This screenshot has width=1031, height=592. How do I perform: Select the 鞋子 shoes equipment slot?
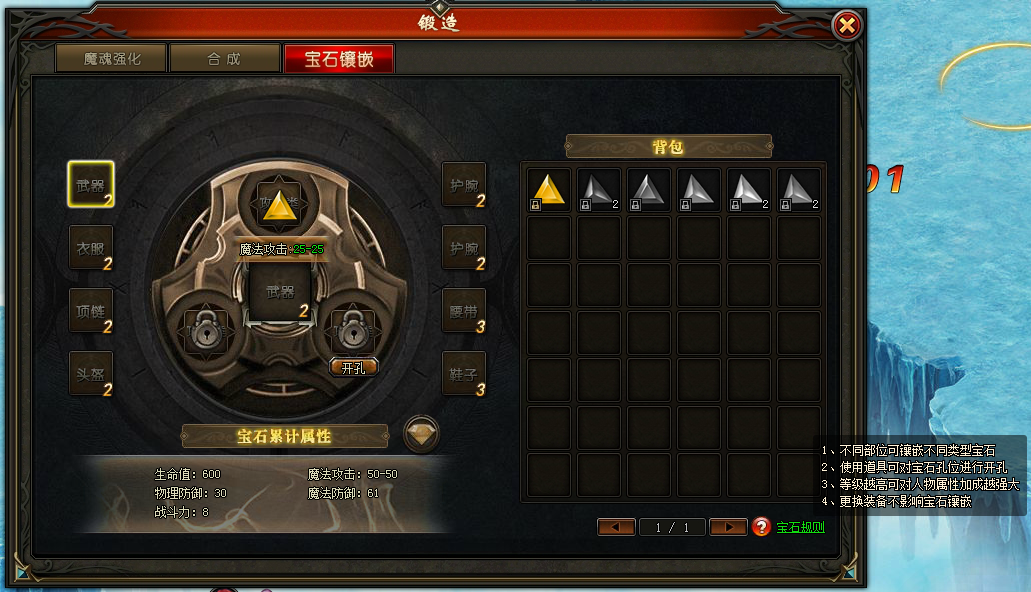point(464,373)
